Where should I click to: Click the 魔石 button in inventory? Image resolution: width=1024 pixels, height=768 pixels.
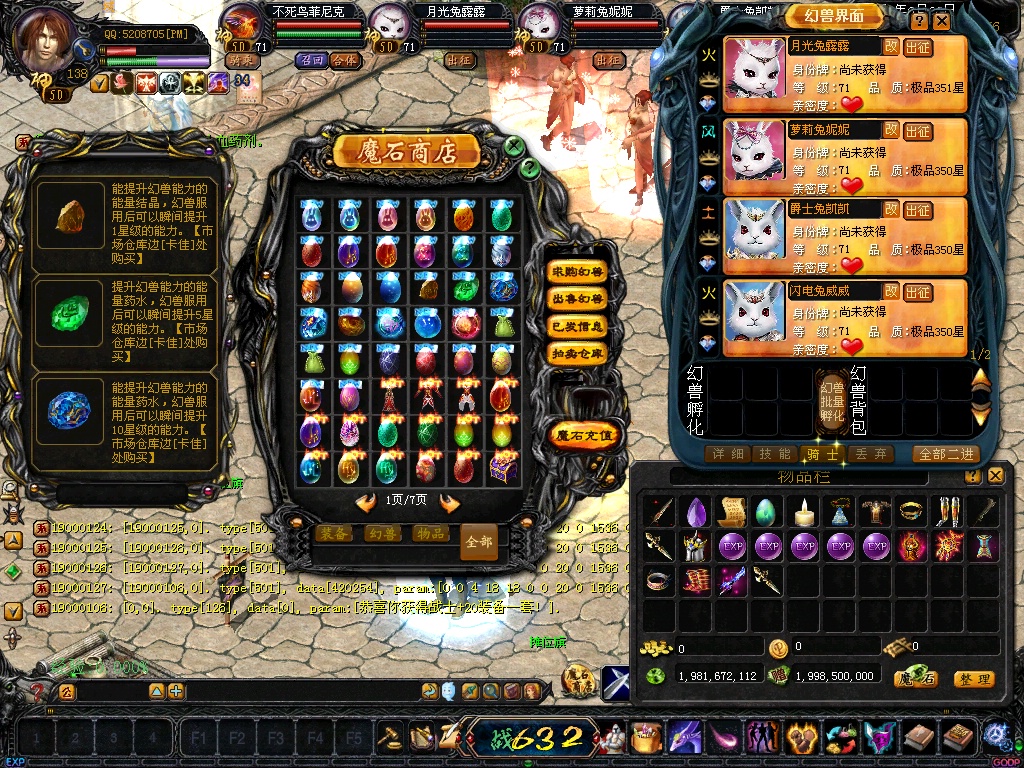coord(915,679)
